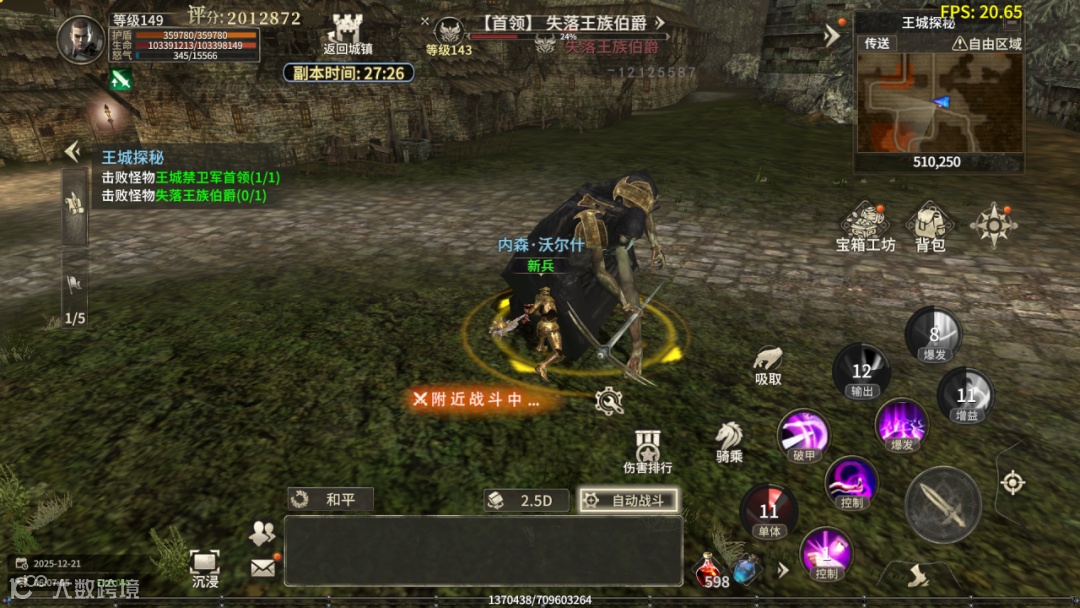The width and height of the screenshot is (1080, 608).
Task: Click the chat box panel
Action: [483, 550]
